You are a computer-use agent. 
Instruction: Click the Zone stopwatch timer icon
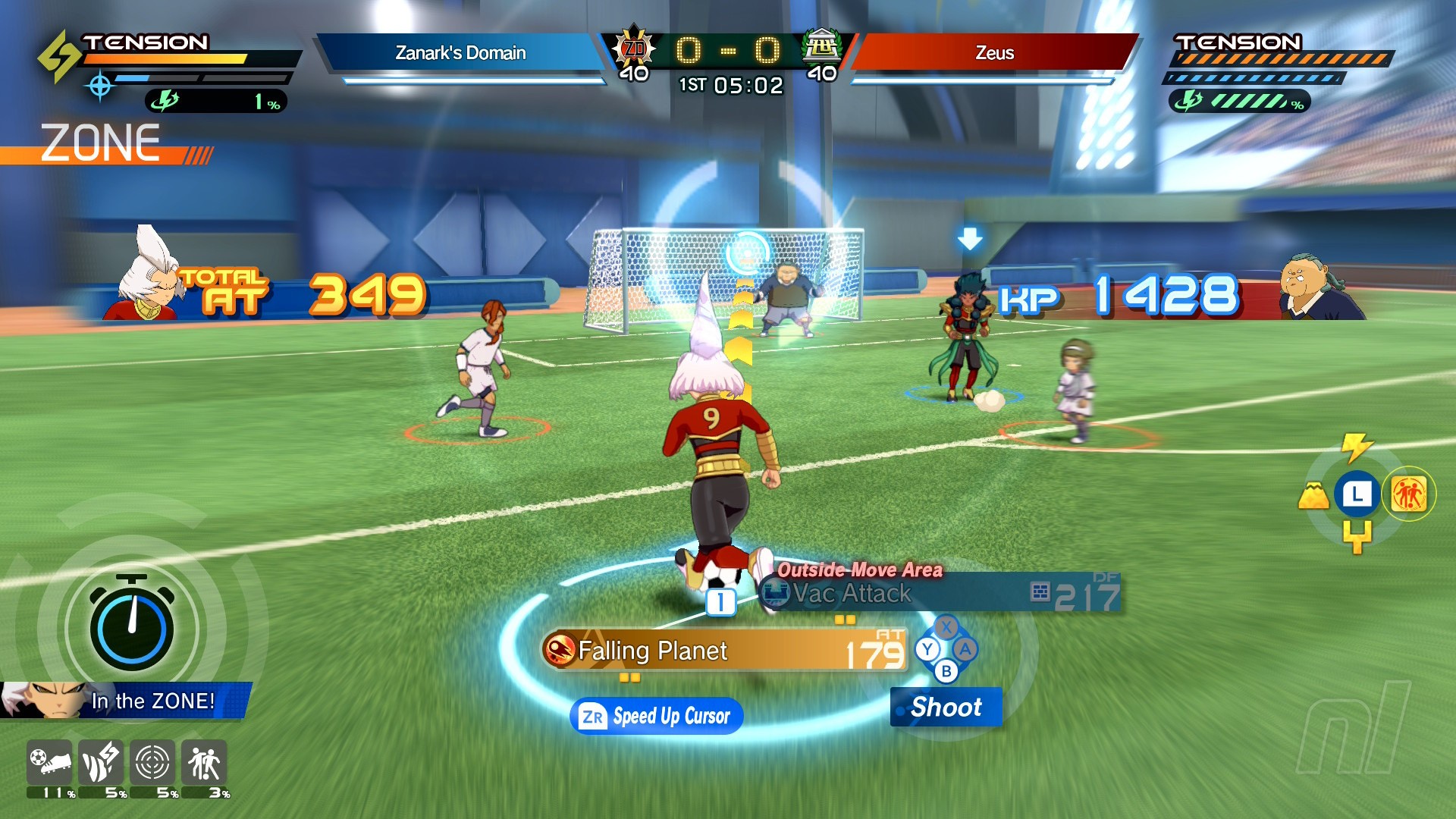coord(132,623)
